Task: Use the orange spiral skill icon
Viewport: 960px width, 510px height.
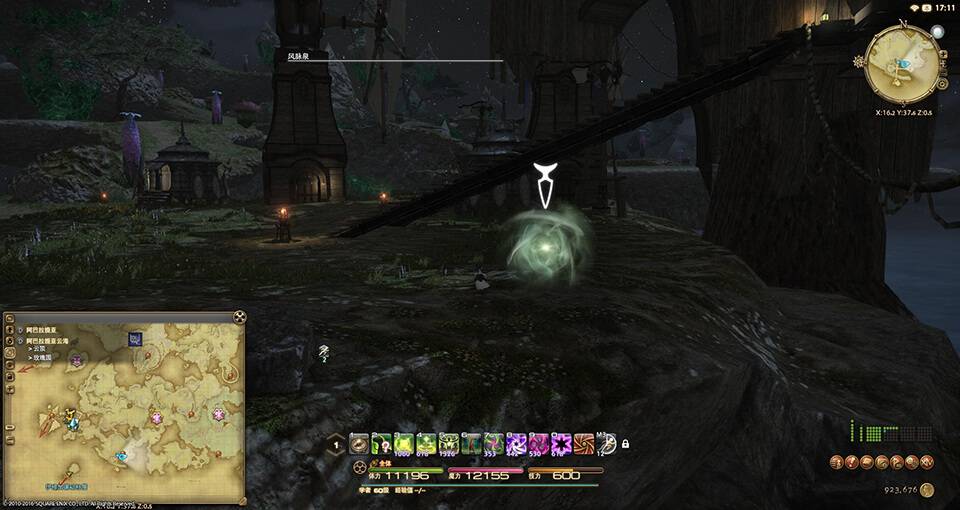Action: point(584,444)
